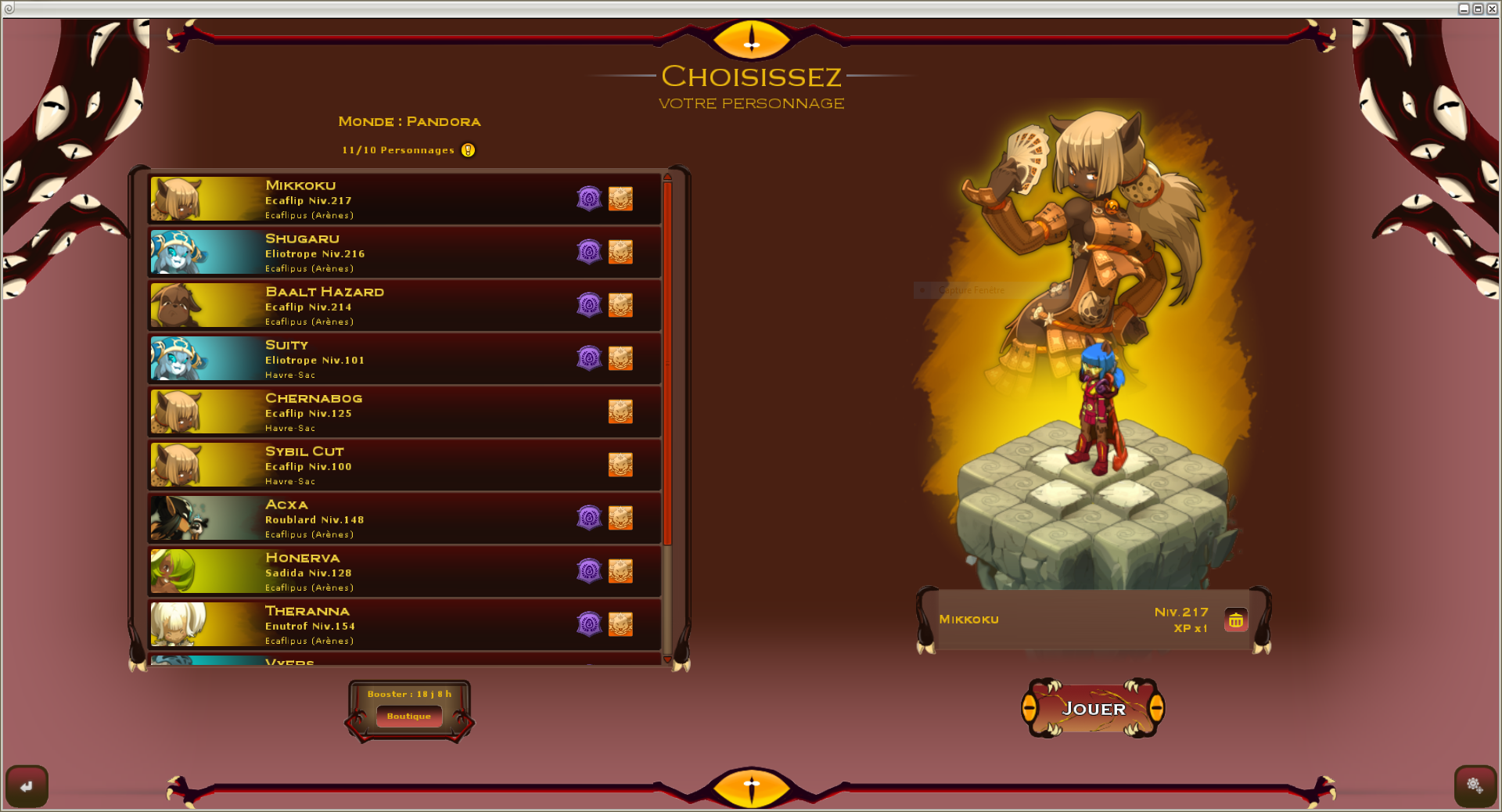The image size is (1502, 812).
Task: Select Acxa the Roublard
Action: 391,518
